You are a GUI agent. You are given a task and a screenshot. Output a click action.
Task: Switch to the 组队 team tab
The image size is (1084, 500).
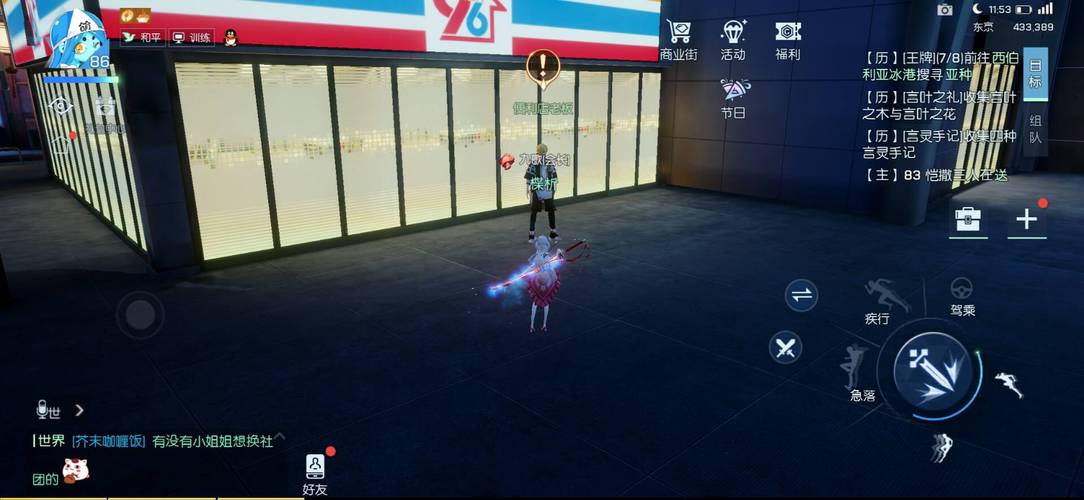pos(1035,129)
